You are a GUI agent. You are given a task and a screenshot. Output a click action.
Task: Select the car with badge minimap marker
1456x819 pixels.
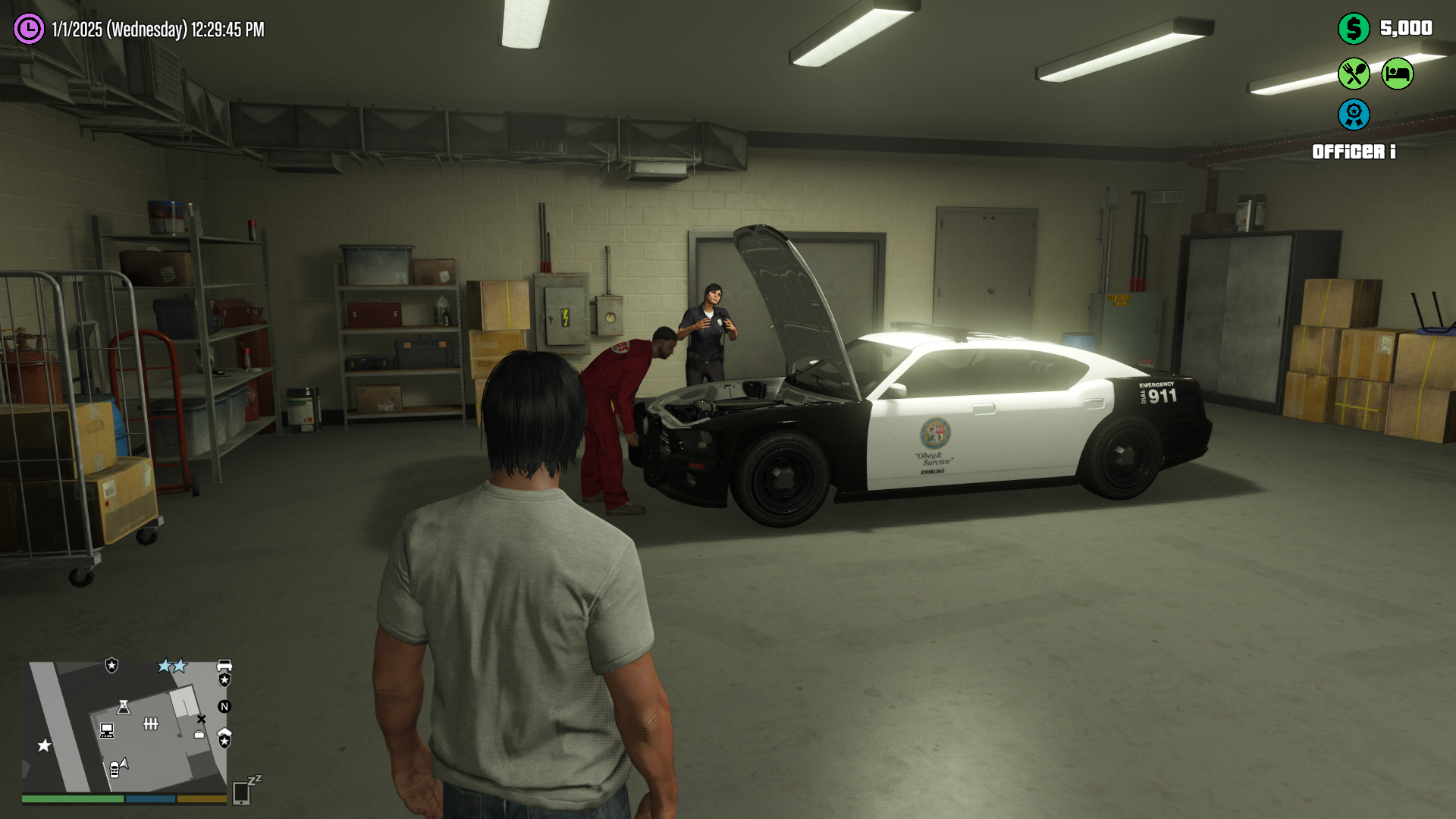pos(224,673)
